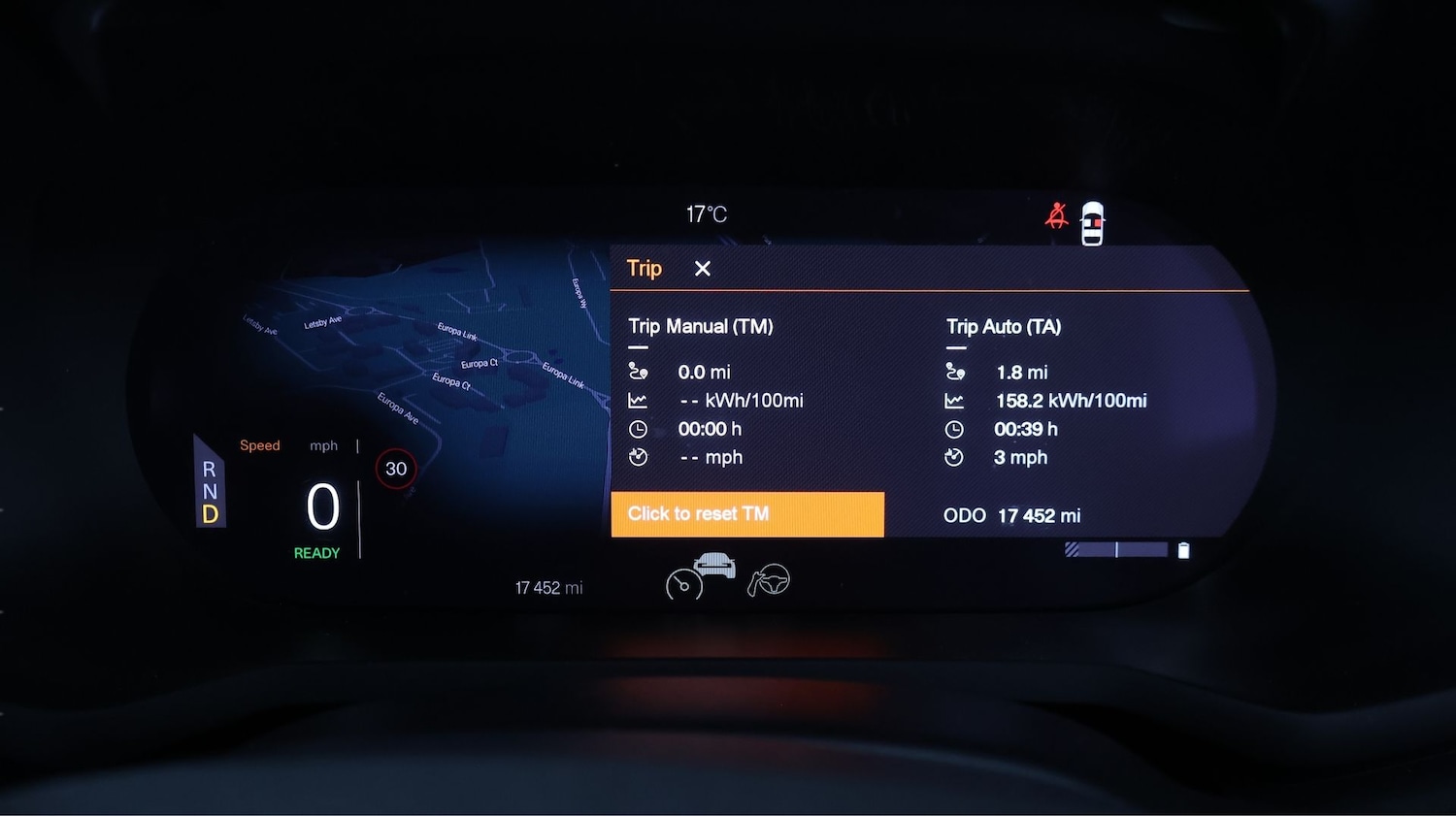Select the Trip Auto (TA) heading
This screenshot has width=1456, height=816.
click(x=1004, y=327)
